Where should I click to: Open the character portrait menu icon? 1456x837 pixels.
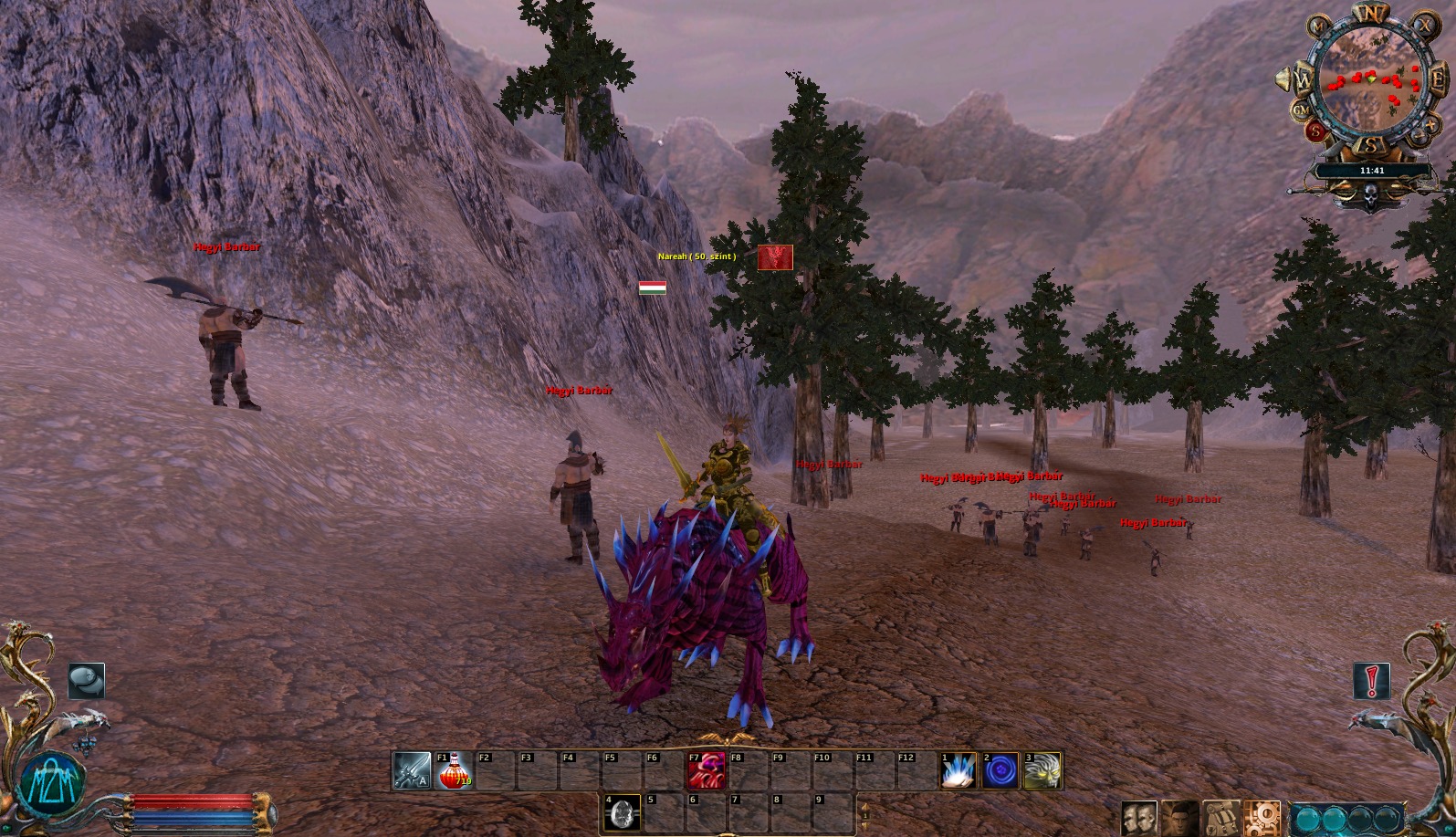[1179, 818]
